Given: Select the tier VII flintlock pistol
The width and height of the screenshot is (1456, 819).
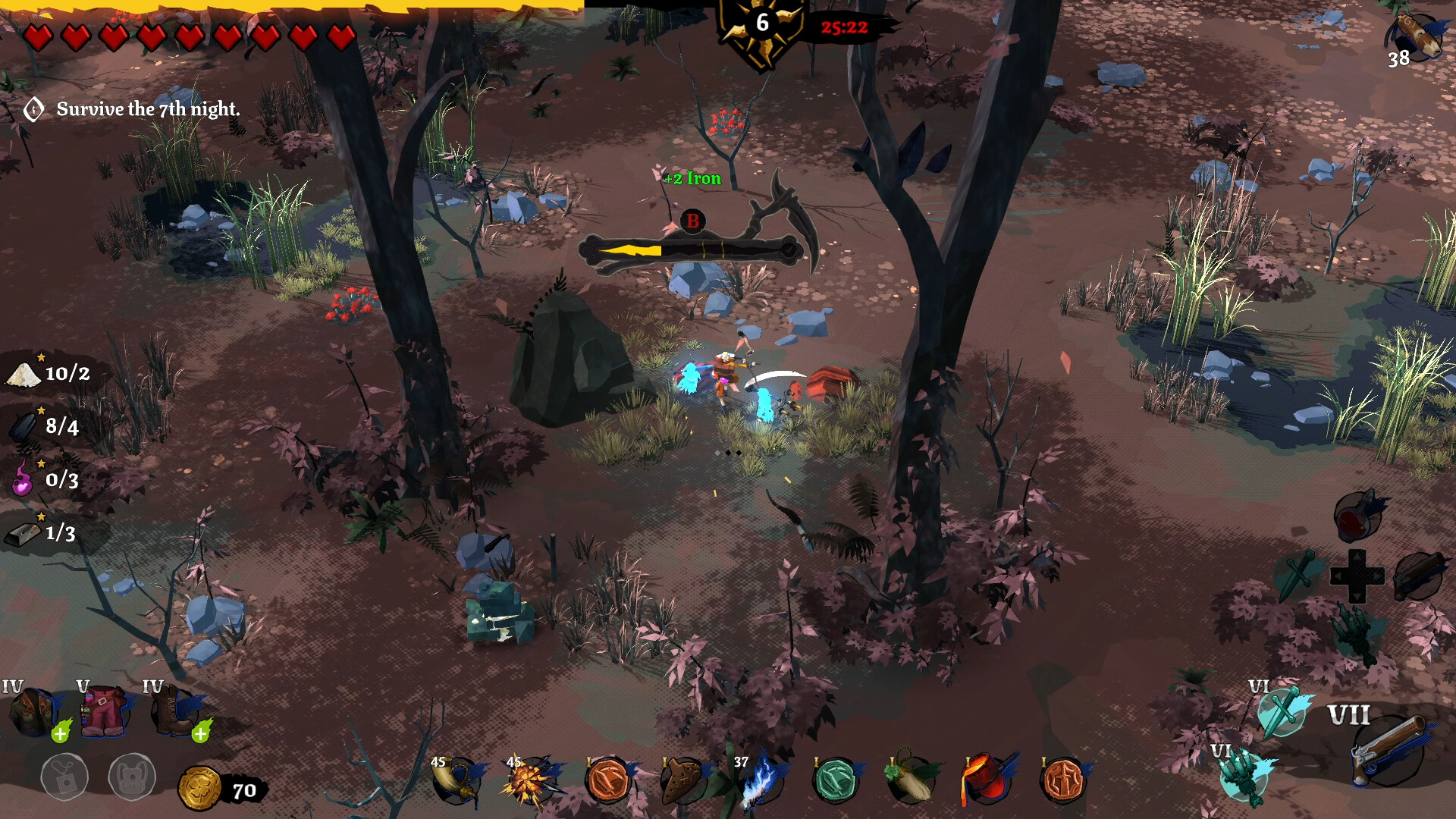Looking at the screenshot, I should [x=1386, y=749].
